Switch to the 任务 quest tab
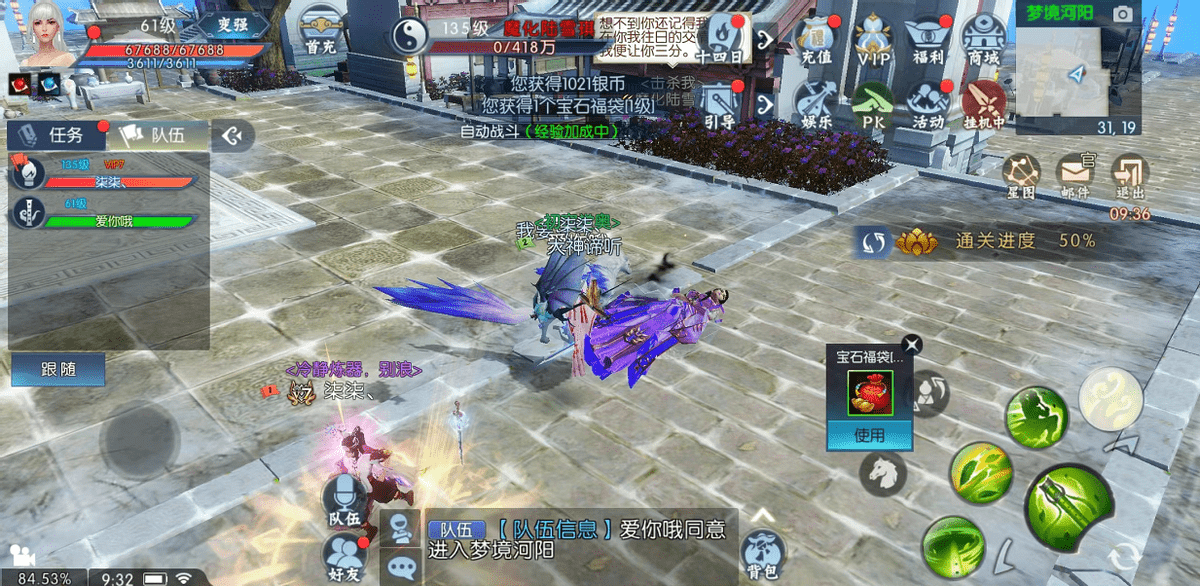1200x586 pixels. pos(55,135)
